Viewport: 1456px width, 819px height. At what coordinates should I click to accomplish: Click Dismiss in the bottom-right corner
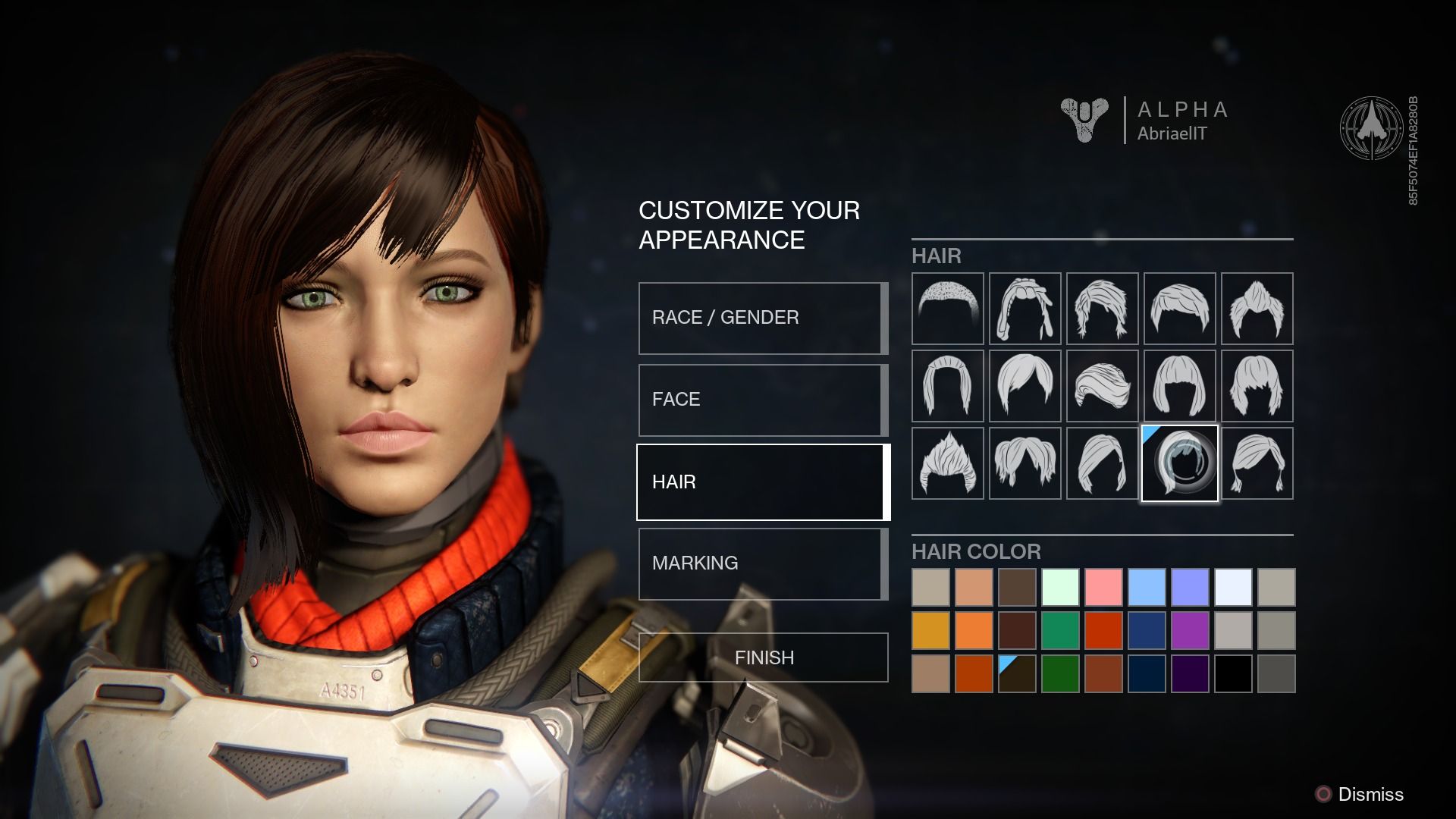(x=1371, y=795)
